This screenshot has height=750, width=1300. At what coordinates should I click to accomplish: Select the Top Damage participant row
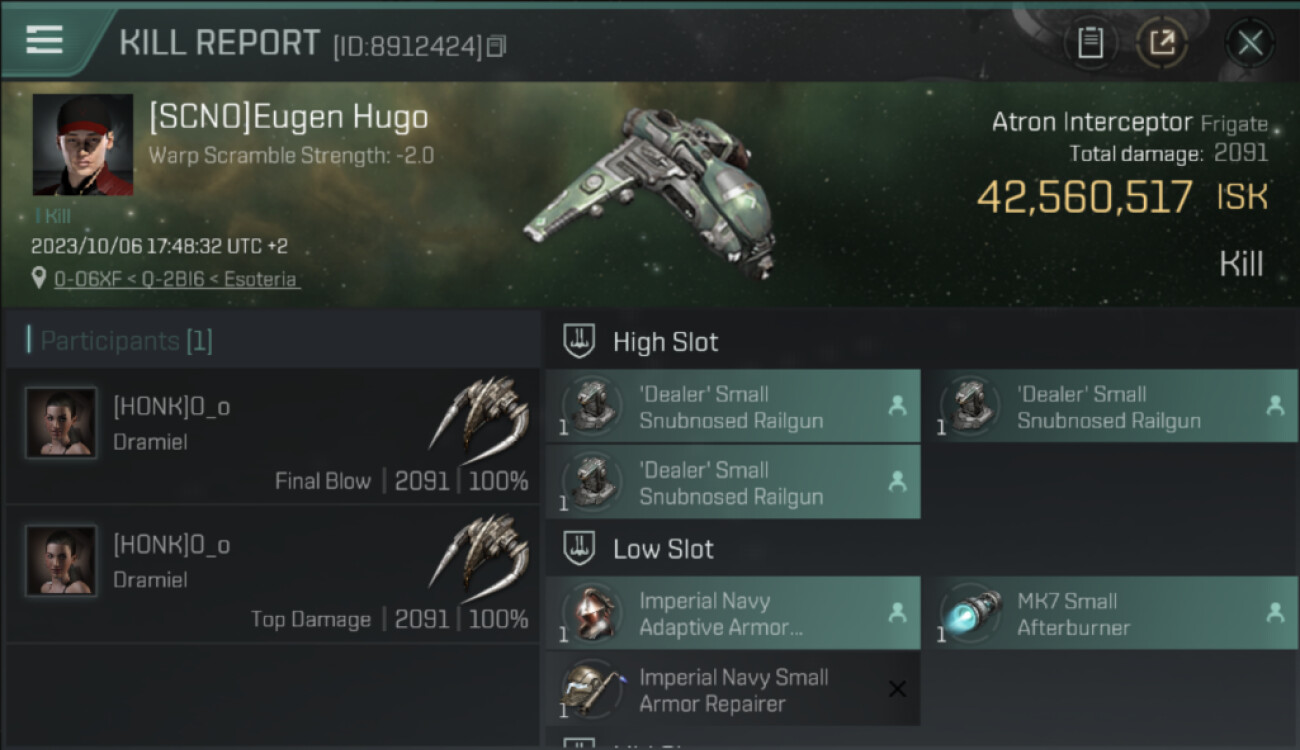pyautogui.click(x=272, y=574)
